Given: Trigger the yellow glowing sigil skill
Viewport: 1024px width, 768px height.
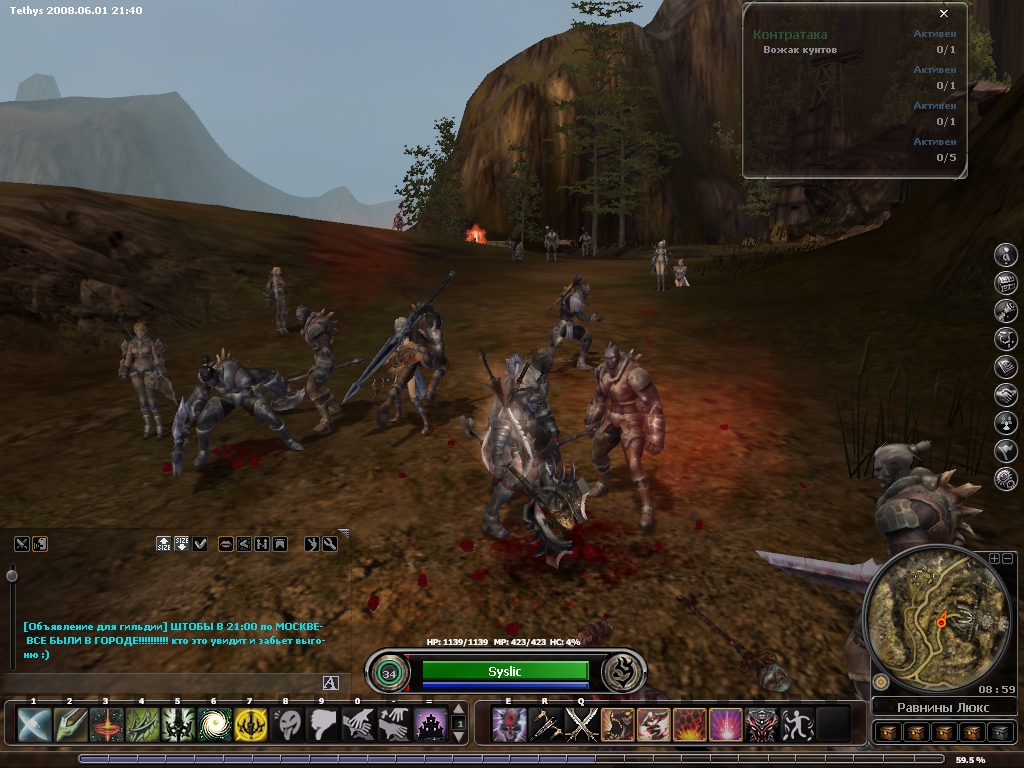Looking at the screenshot, I should pyautogui.click(x=250, y=724).
